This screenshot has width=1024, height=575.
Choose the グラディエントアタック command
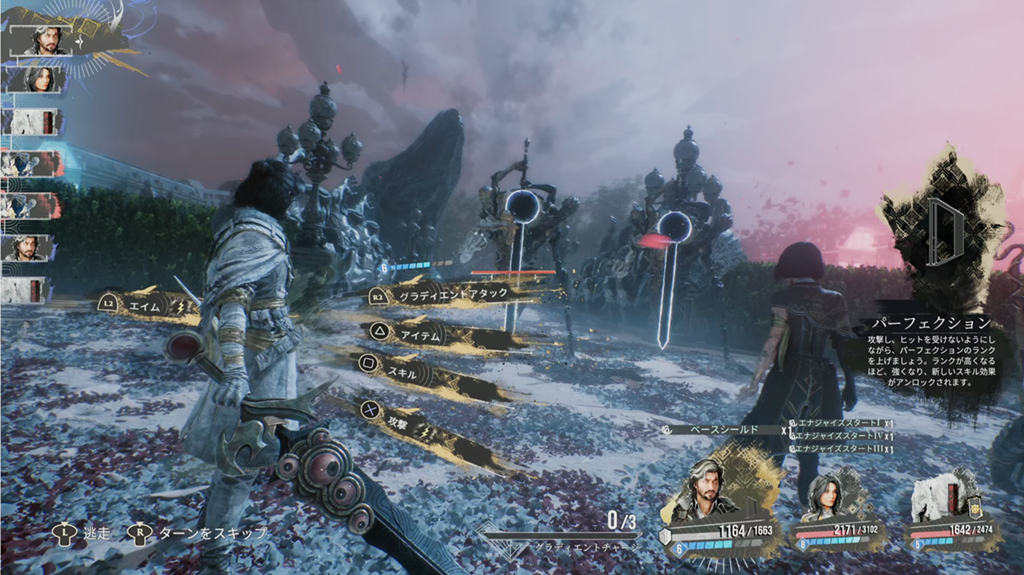point(452,295)
